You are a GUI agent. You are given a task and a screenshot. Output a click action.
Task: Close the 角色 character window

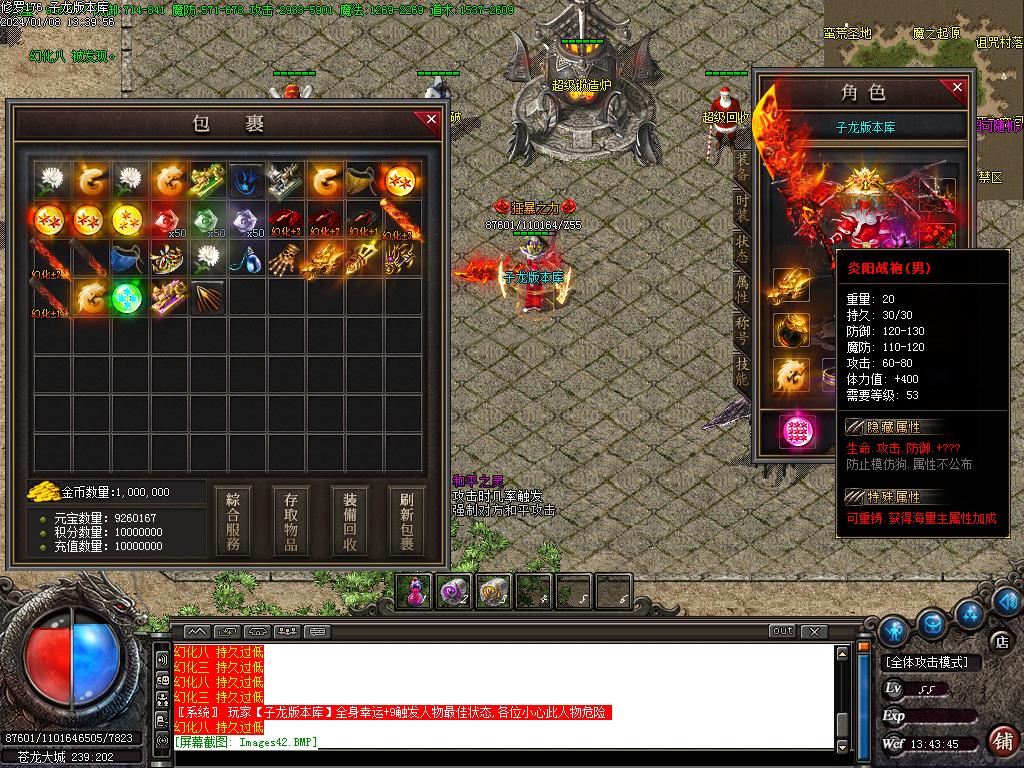pyautogui.click(x=957, y=88)
